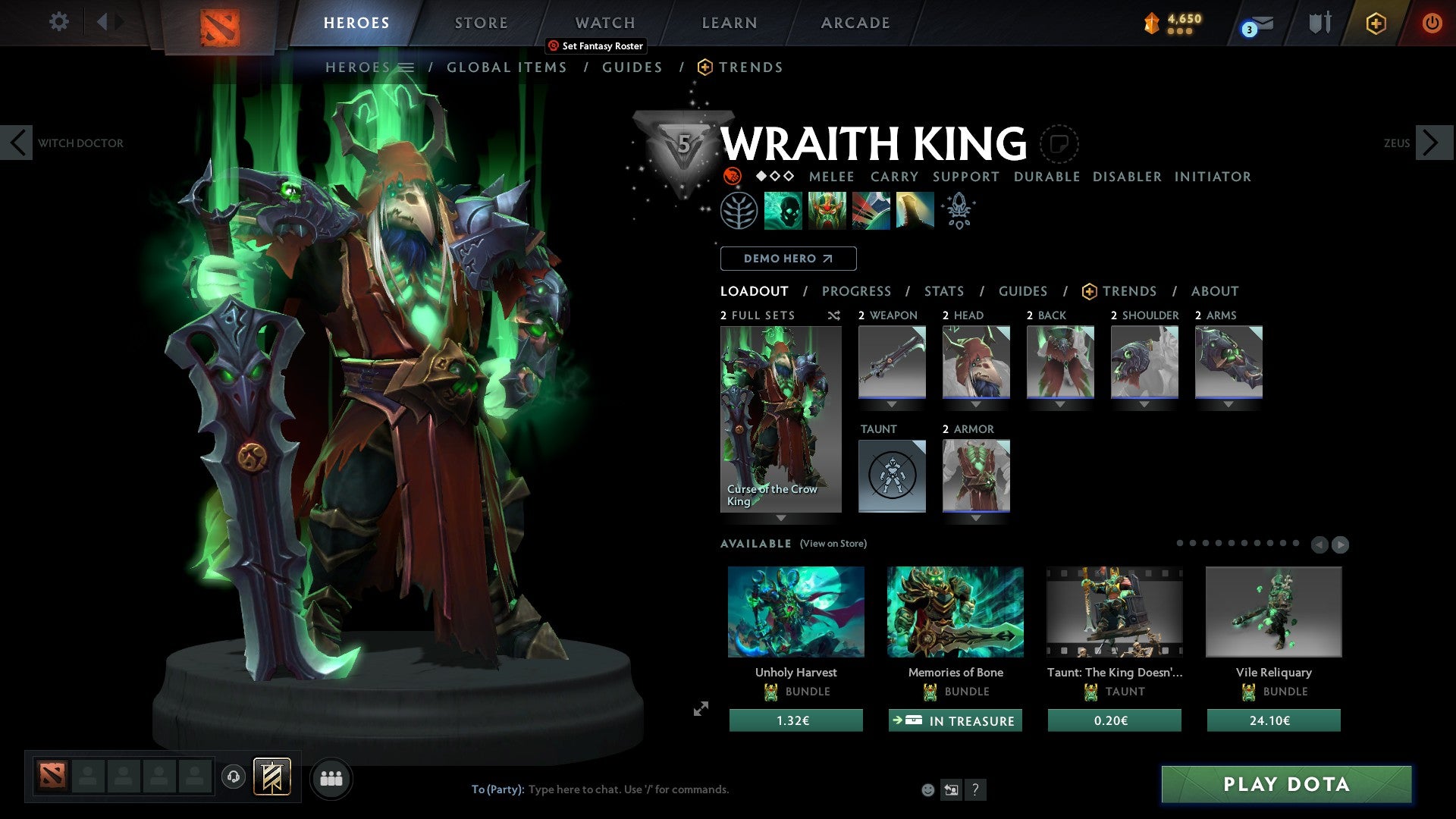The image size is (1456, 819).
Task: Expand the Weapon slot dropdown arrow
Action: (892, 403)
